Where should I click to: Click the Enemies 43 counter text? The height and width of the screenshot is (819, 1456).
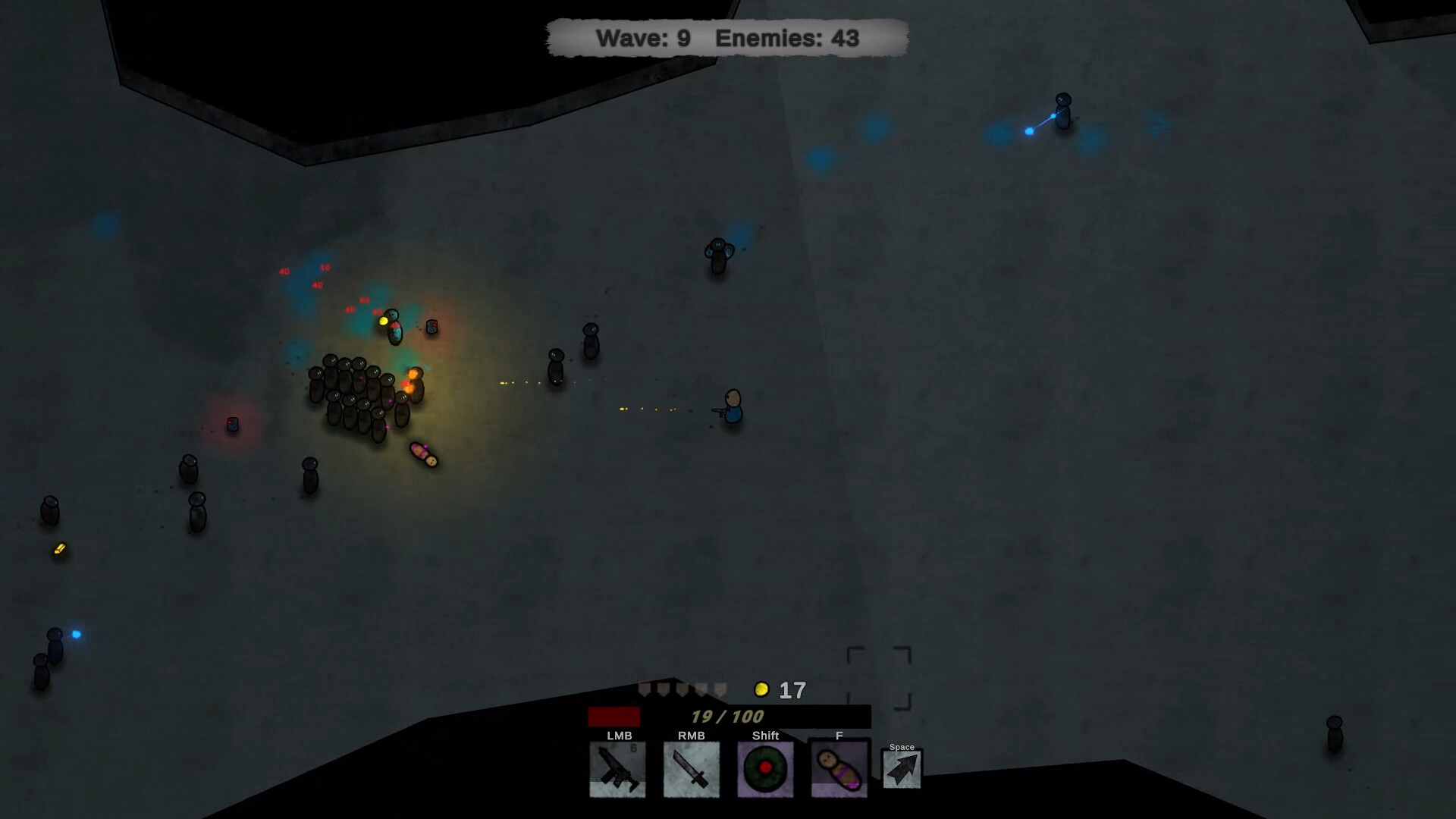click(x=786, y=37)
